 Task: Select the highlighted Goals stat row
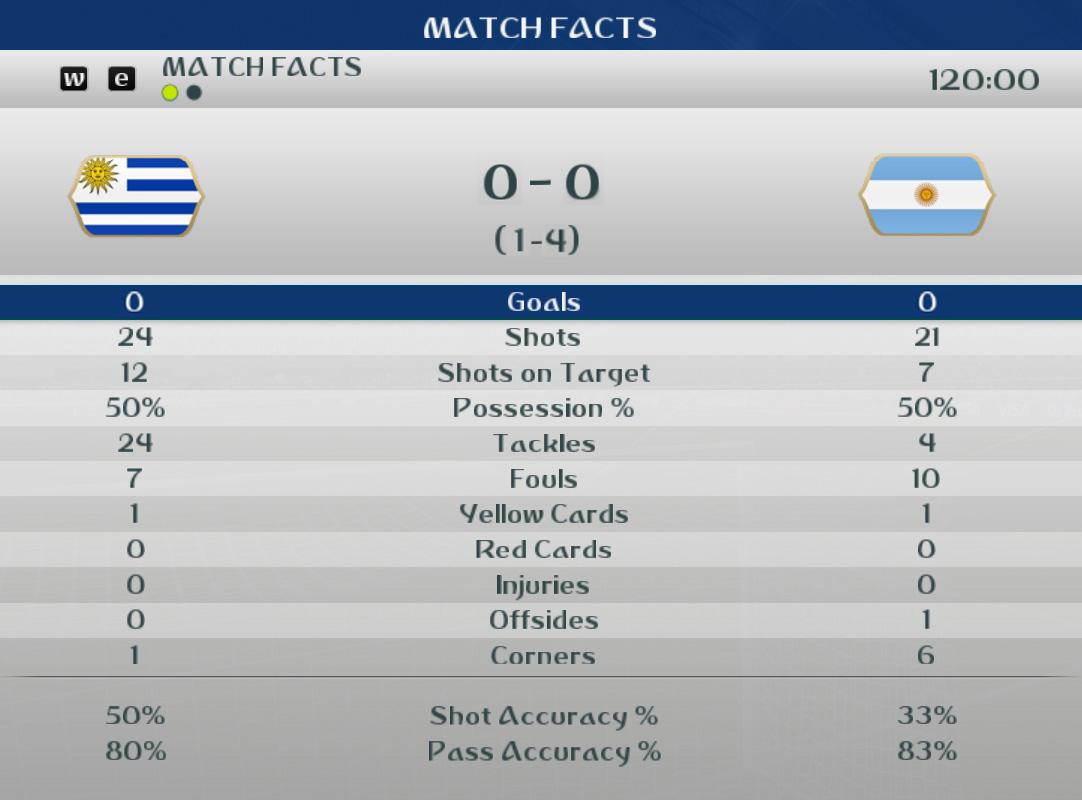point(541,302)
